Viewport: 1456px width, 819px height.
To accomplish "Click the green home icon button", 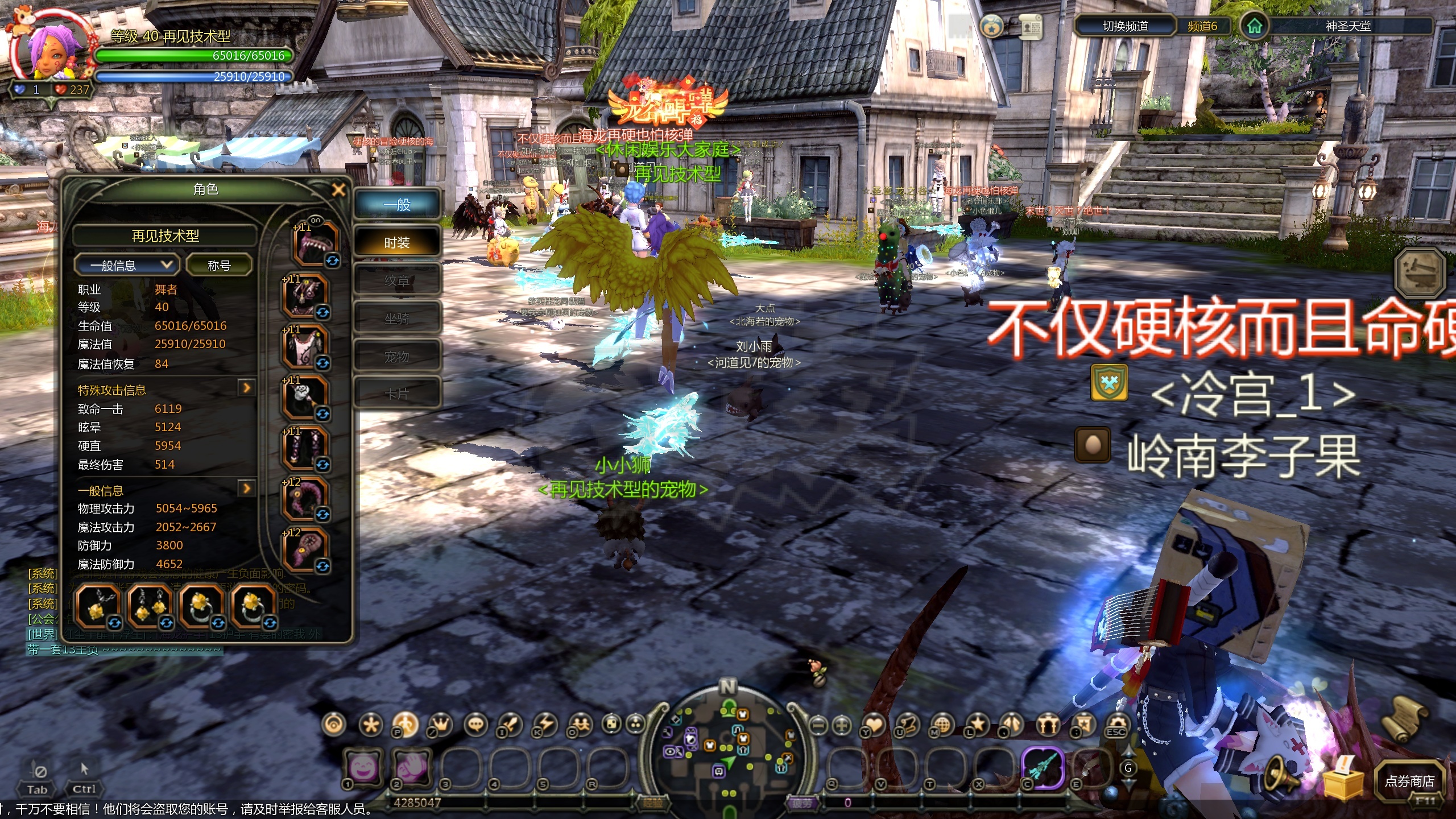I will point(1254,26).
